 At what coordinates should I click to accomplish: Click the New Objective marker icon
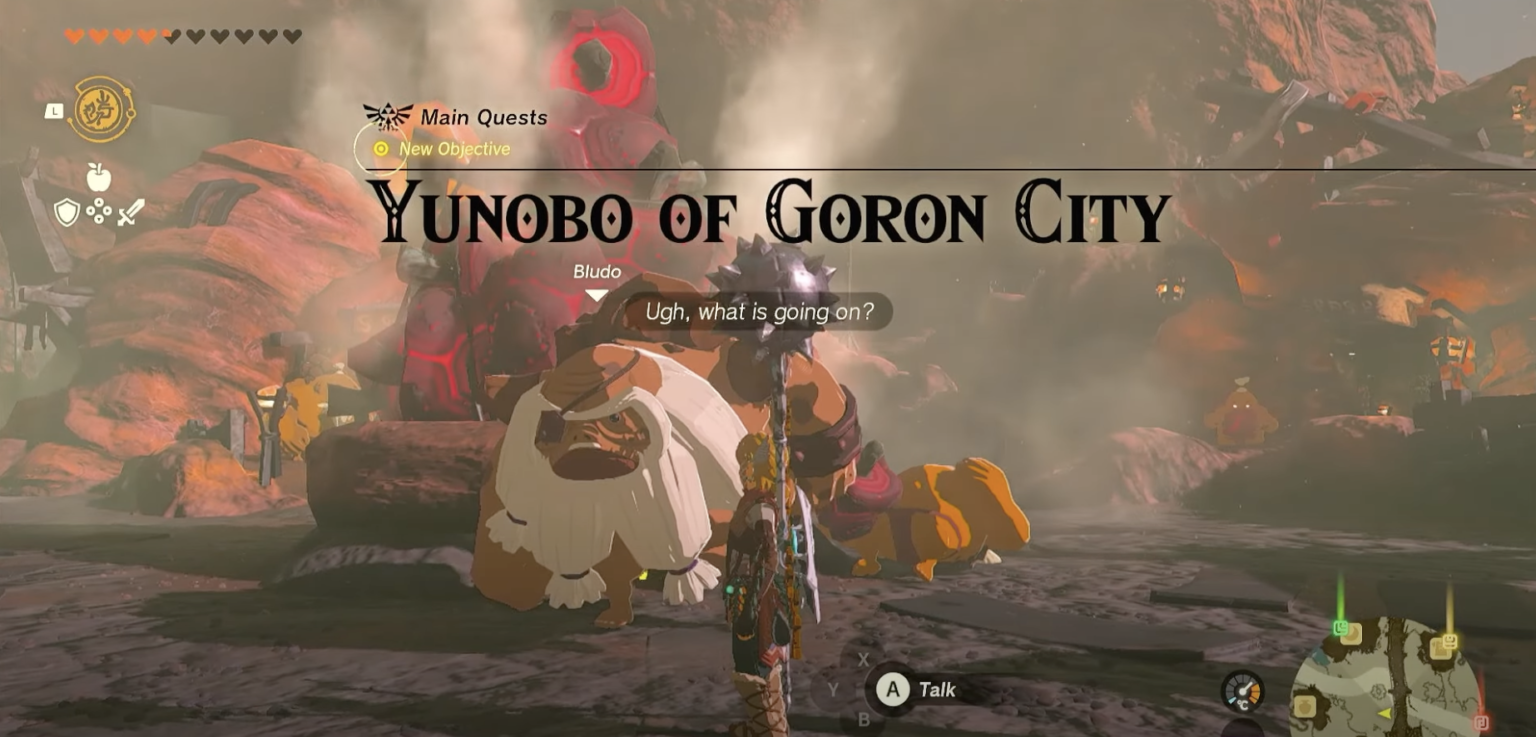point(381,148)
